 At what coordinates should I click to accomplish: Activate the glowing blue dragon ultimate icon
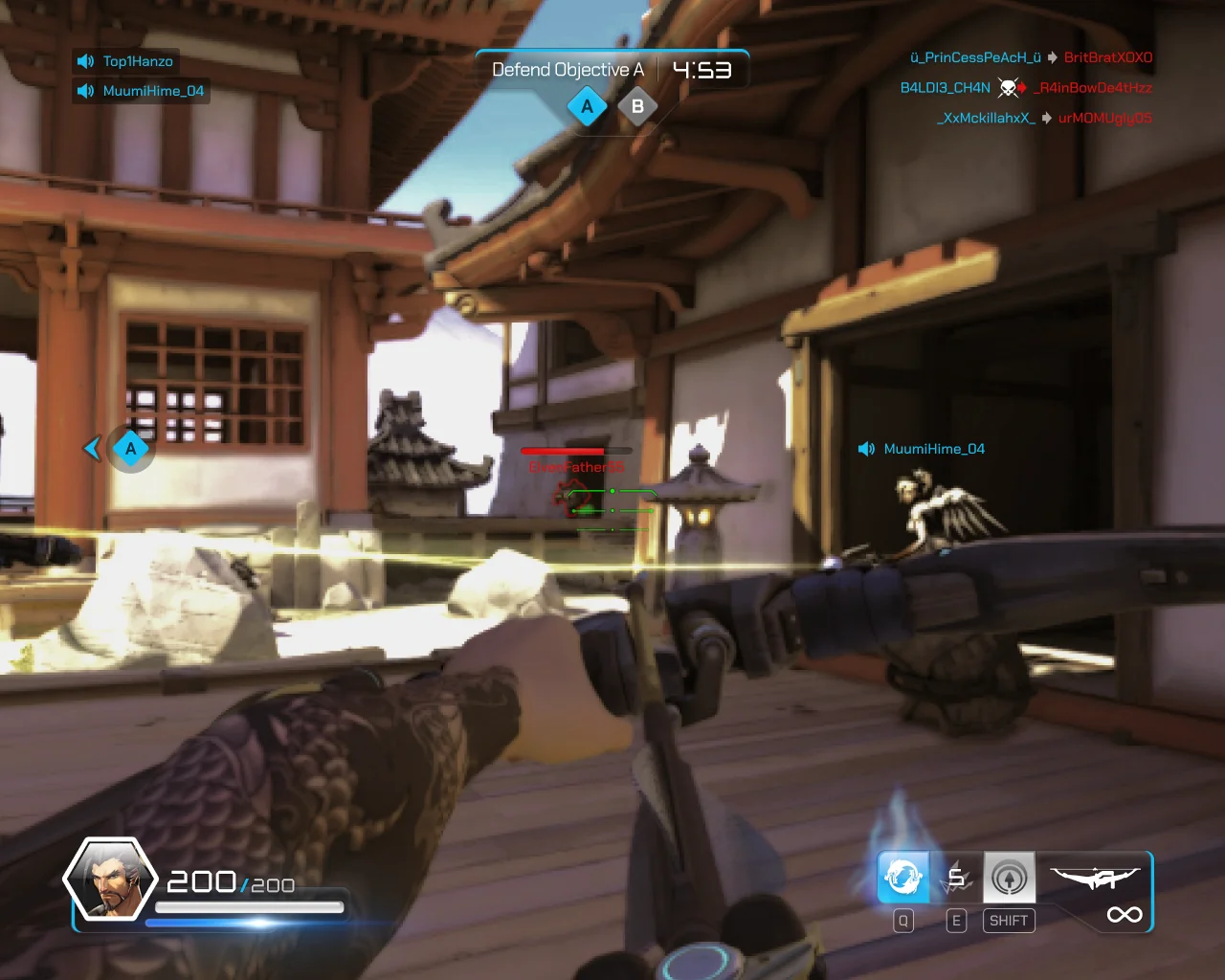tap(902, 877)
